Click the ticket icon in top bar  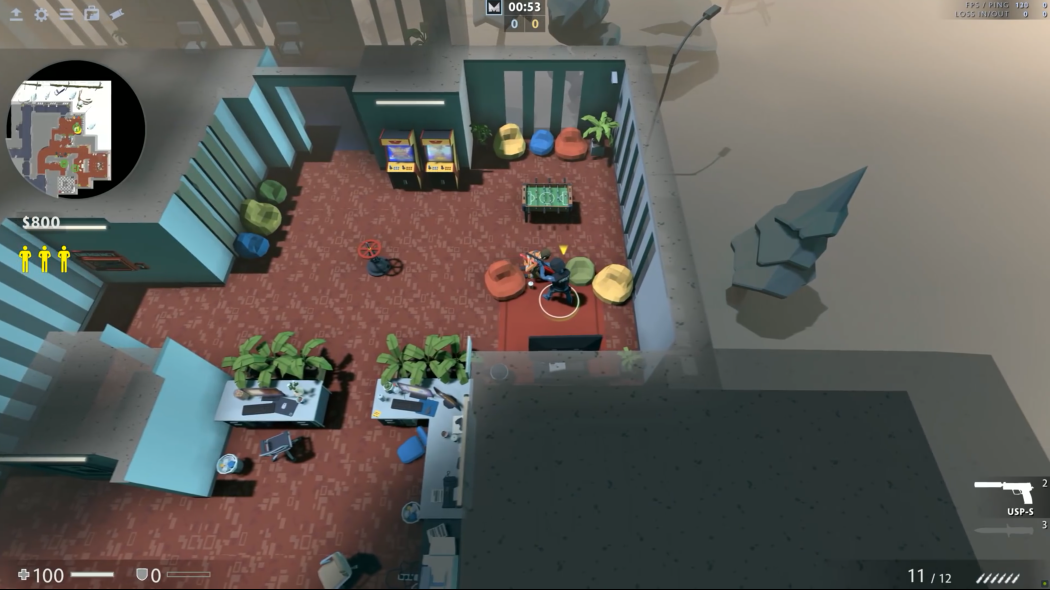[x=117, y=14]
